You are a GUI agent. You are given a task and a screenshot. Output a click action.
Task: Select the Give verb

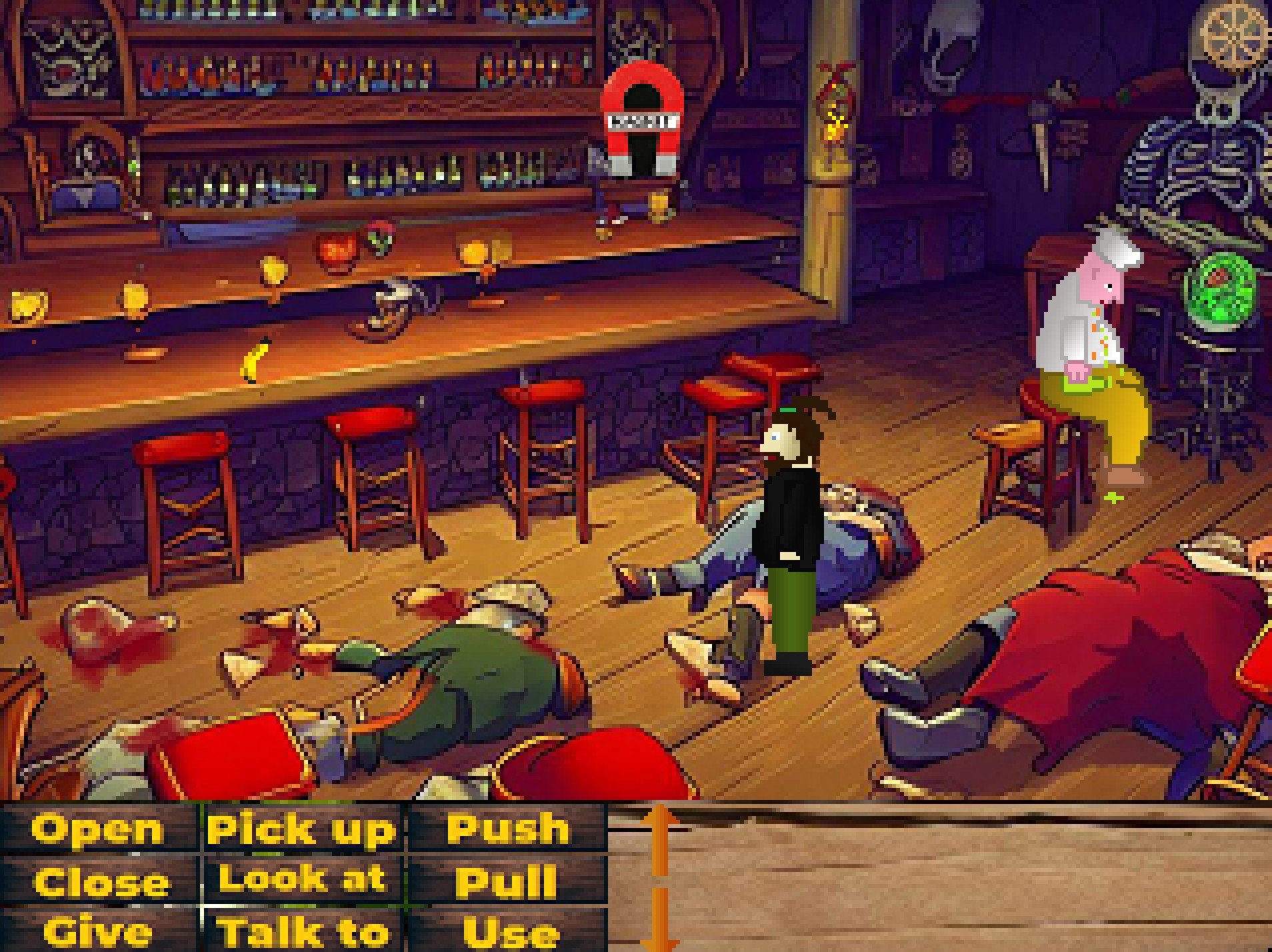point(98,932)
